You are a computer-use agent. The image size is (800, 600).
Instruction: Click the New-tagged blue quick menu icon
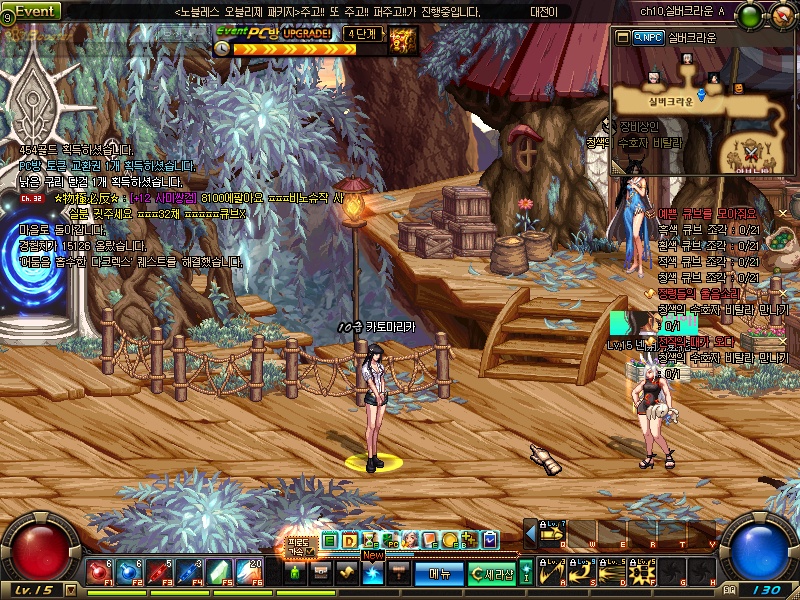pos(372,573)
